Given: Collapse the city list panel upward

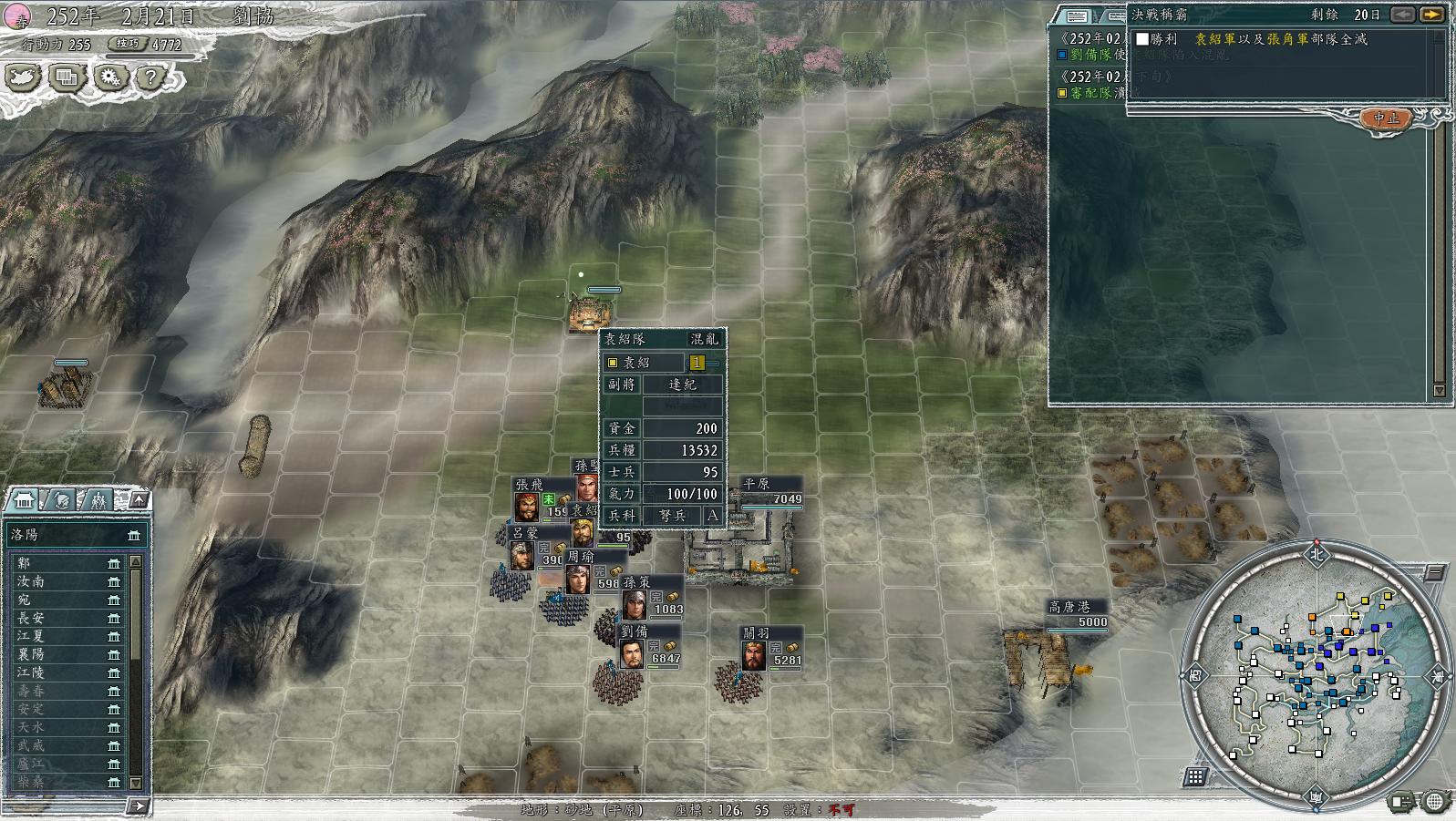Looking at the screenshot, I should [x=139, y=499].
